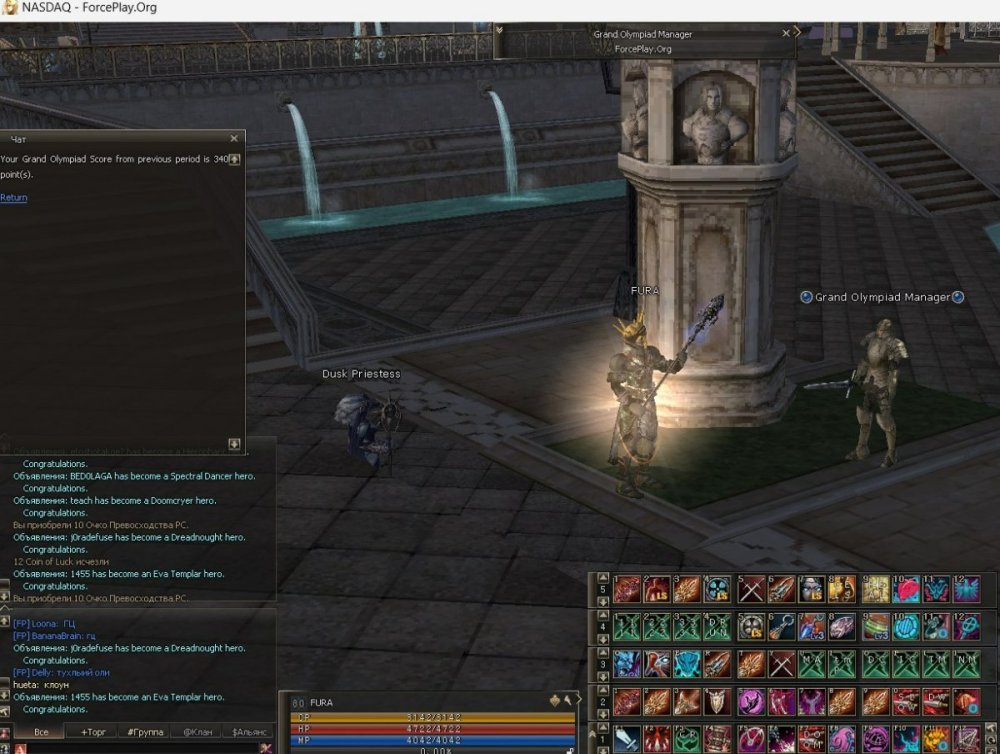1000x754 pixels.
Task: Activate the shield skill on bar 2
Action: coord(719,701)
